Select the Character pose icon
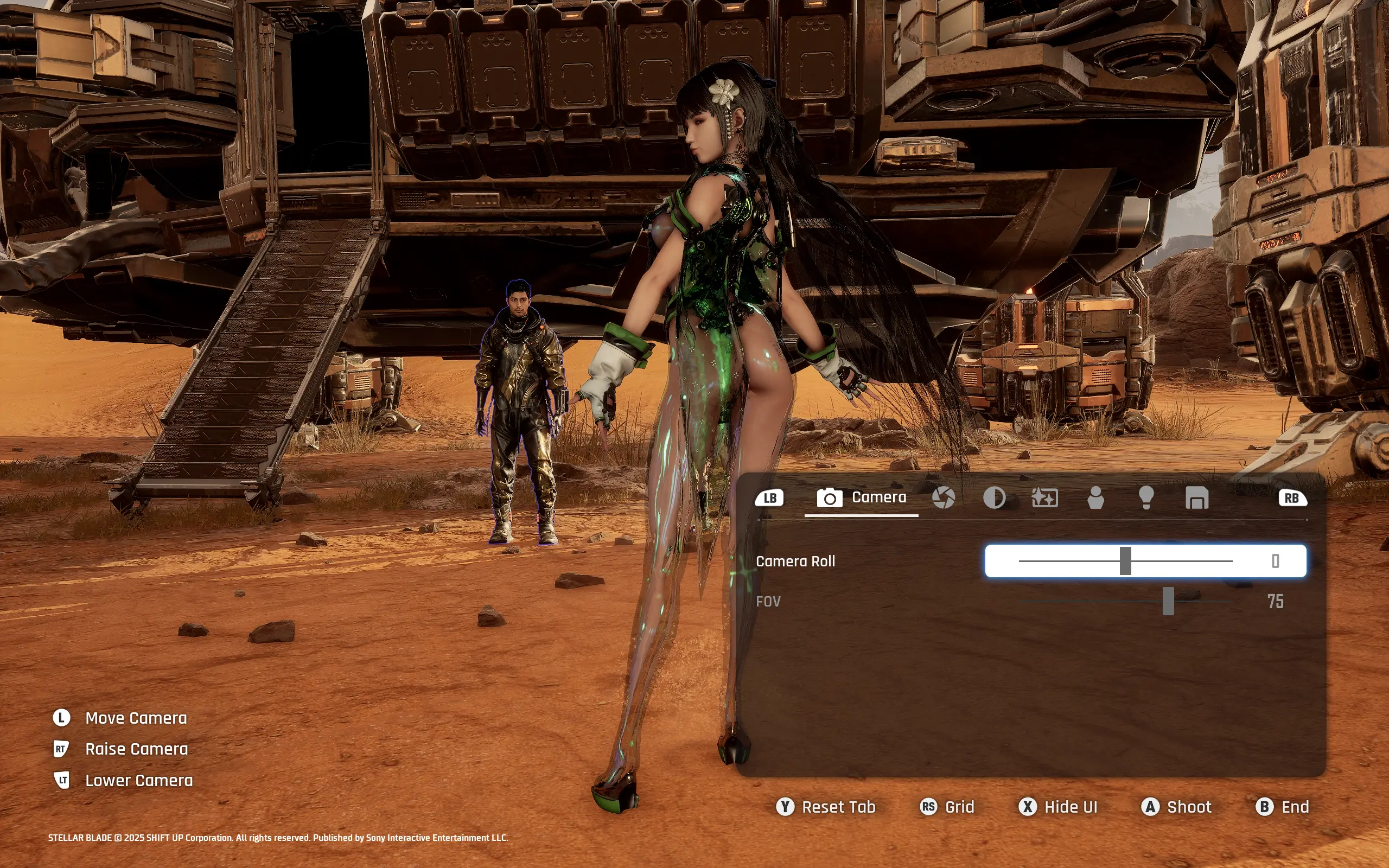The width and height of the screenshot is (1389, 868). pyautogui.click(x=1097, y=497)
